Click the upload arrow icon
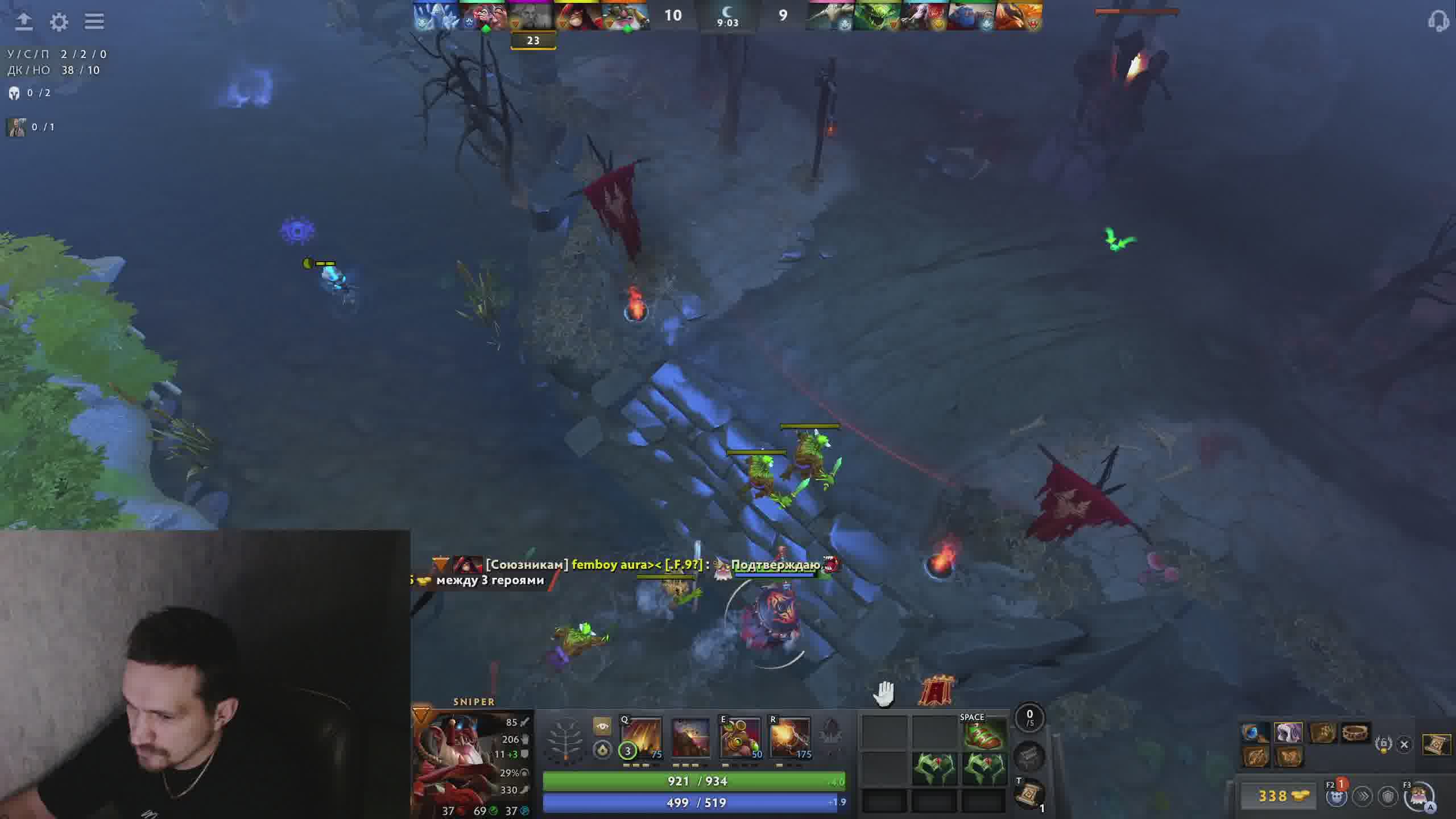Screen dimensions: 1456x819 click(24, 22)
